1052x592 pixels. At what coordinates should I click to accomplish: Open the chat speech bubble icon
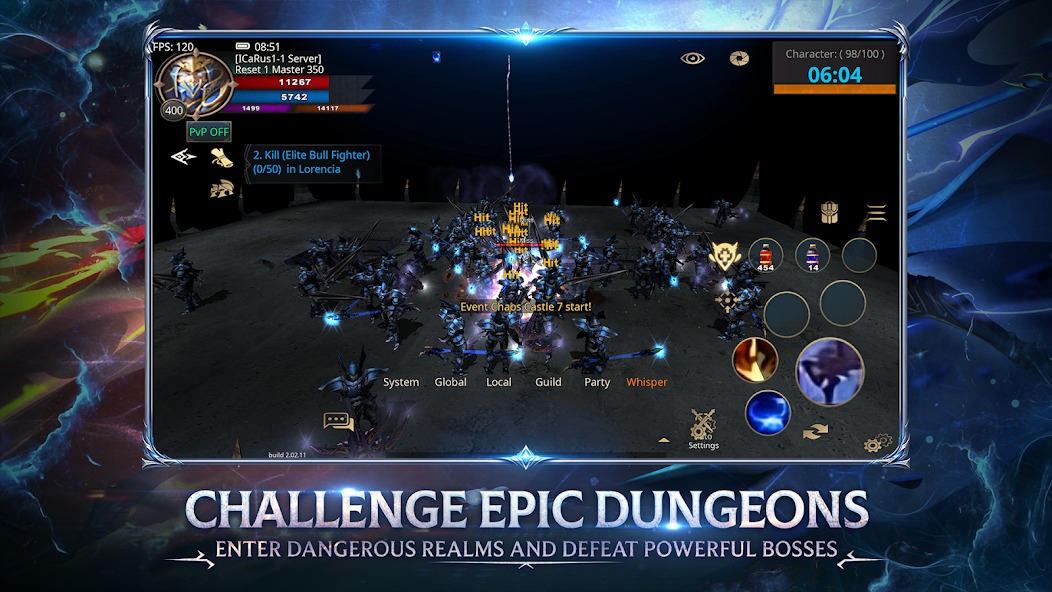click(x=339, y=422)
